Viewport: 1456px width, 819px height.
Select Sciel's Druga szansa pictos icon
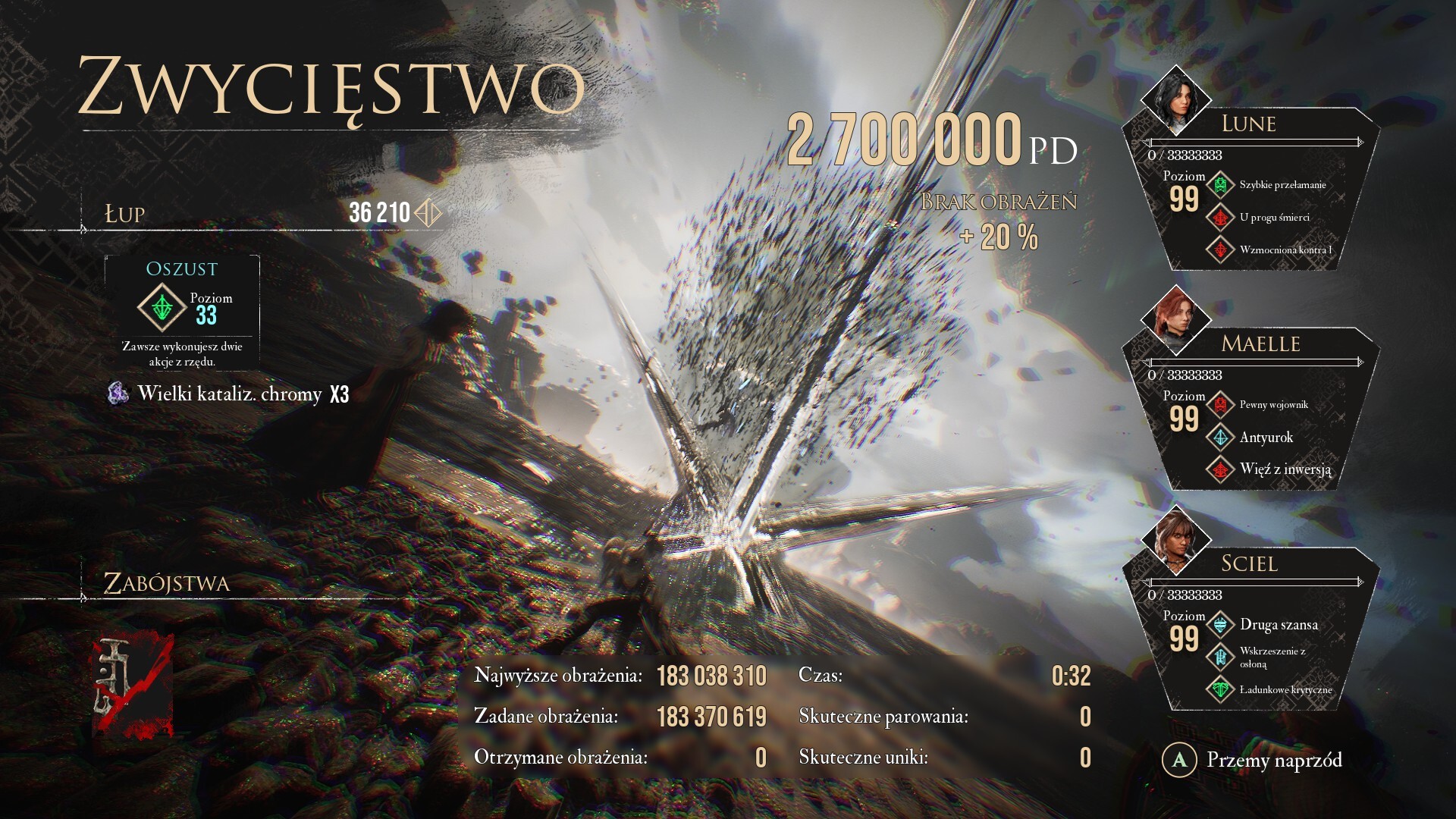click(1220, 625)
